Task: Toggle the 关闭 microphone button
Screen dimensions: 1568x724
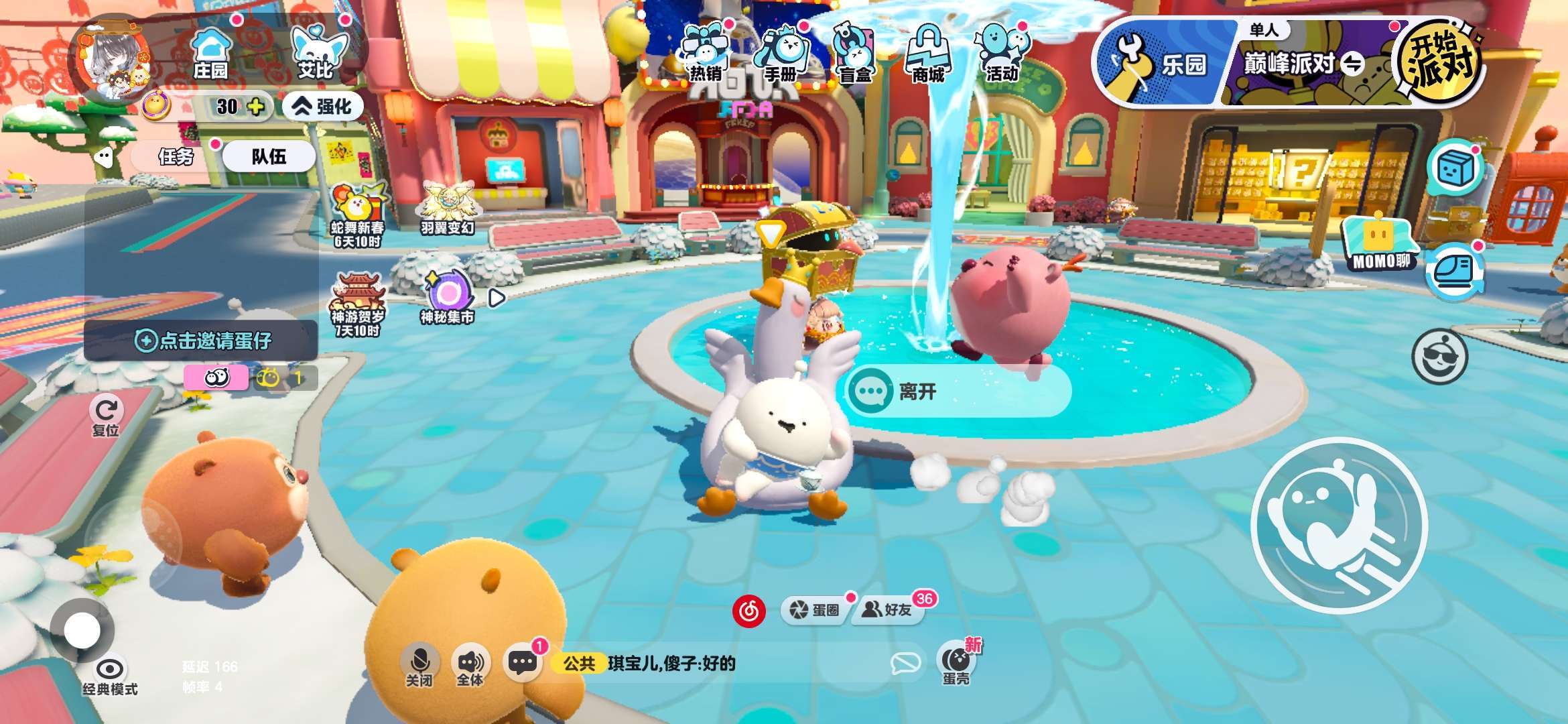Action: (419, 665)
